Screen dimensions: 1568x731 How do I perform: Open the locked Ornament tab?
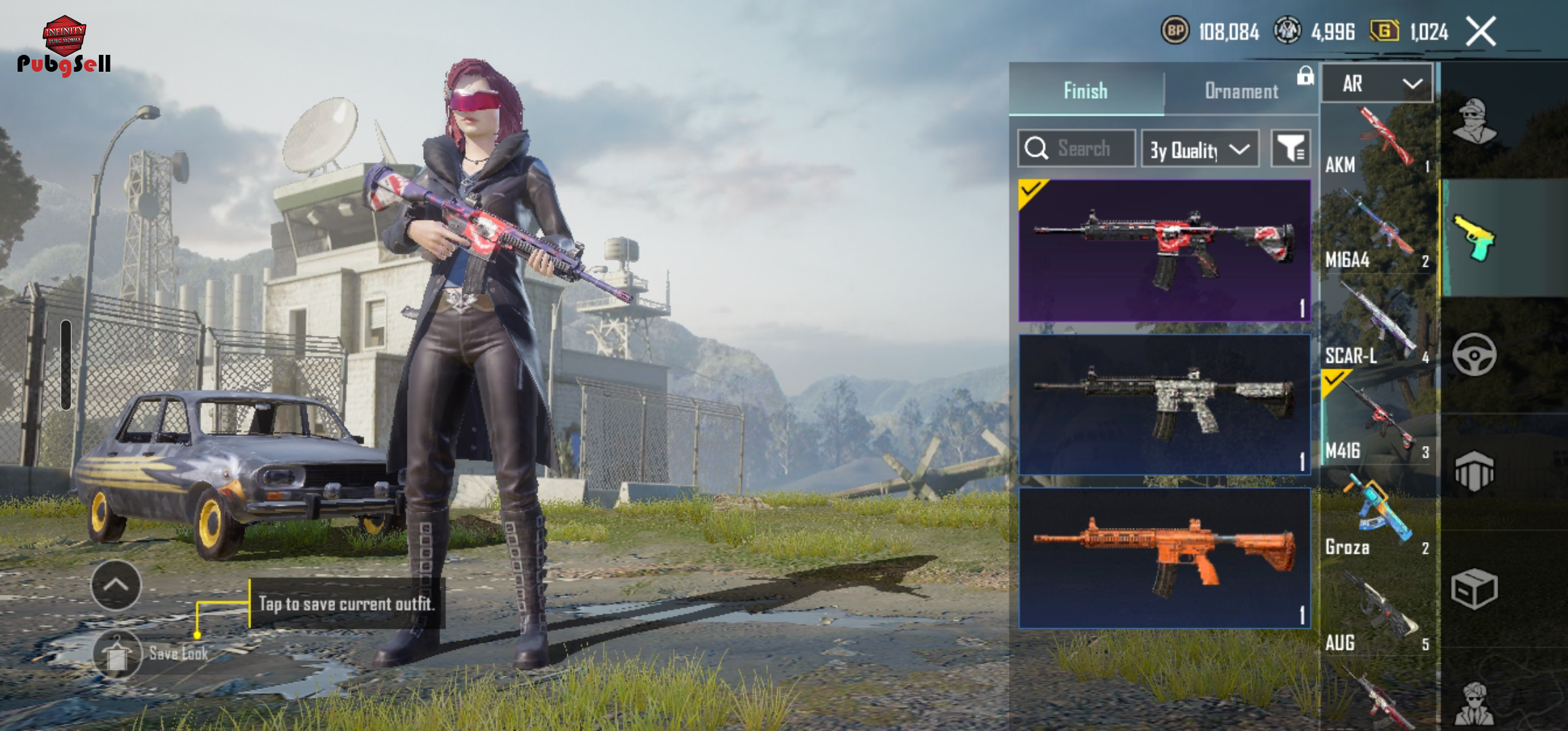click(x=1242, y=91)
